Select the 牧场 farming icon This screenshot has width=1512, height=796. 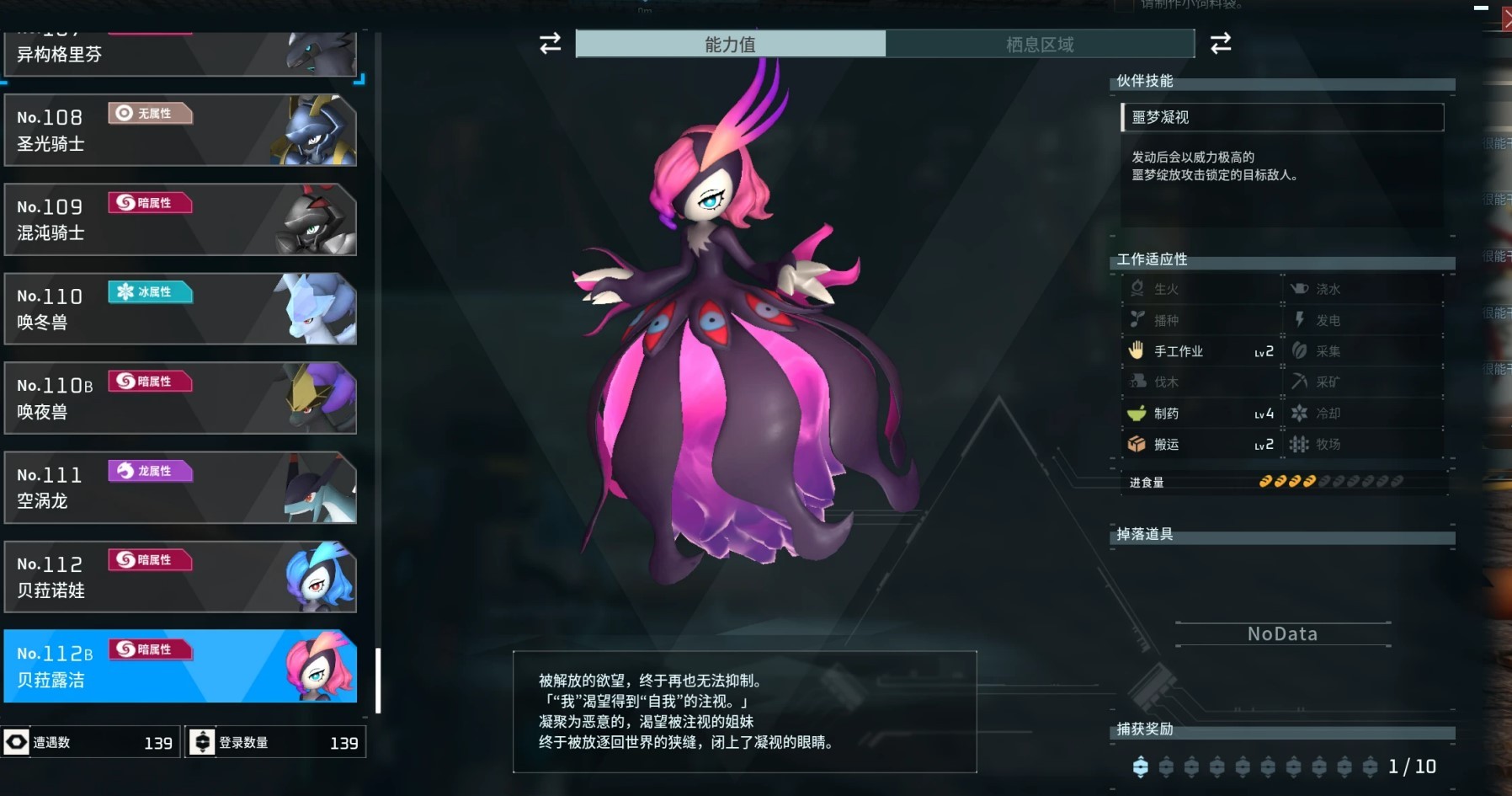point(1299,444)
